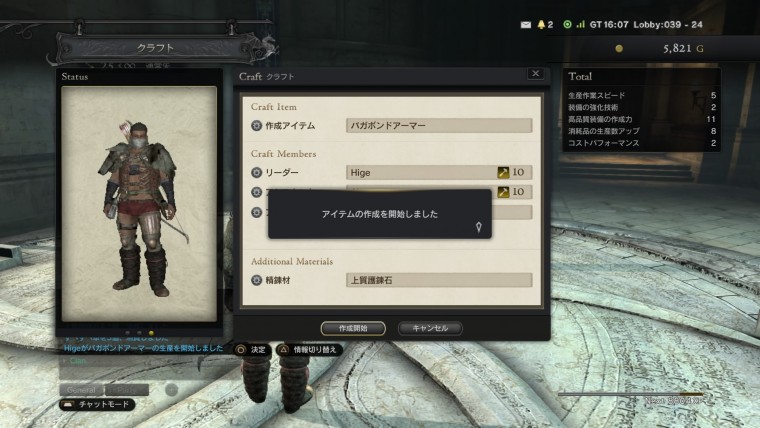Select the character preview in Status panel
Image resolution: width=760 pixels, height=428 pixels.
(138, 203)
